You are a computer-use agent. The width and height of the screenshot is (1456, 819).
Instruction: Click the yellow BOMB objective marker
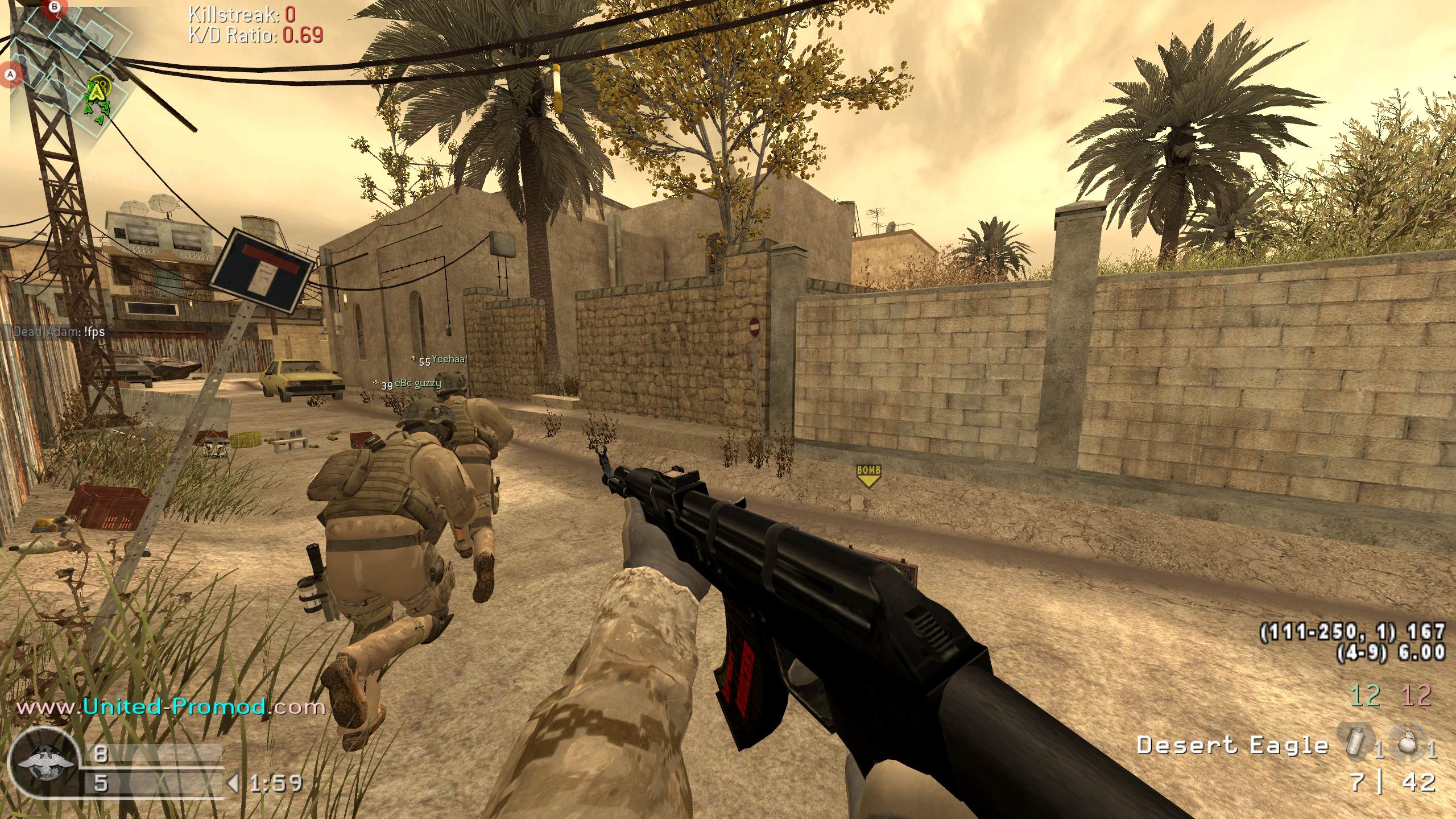(x=868, y=475)
